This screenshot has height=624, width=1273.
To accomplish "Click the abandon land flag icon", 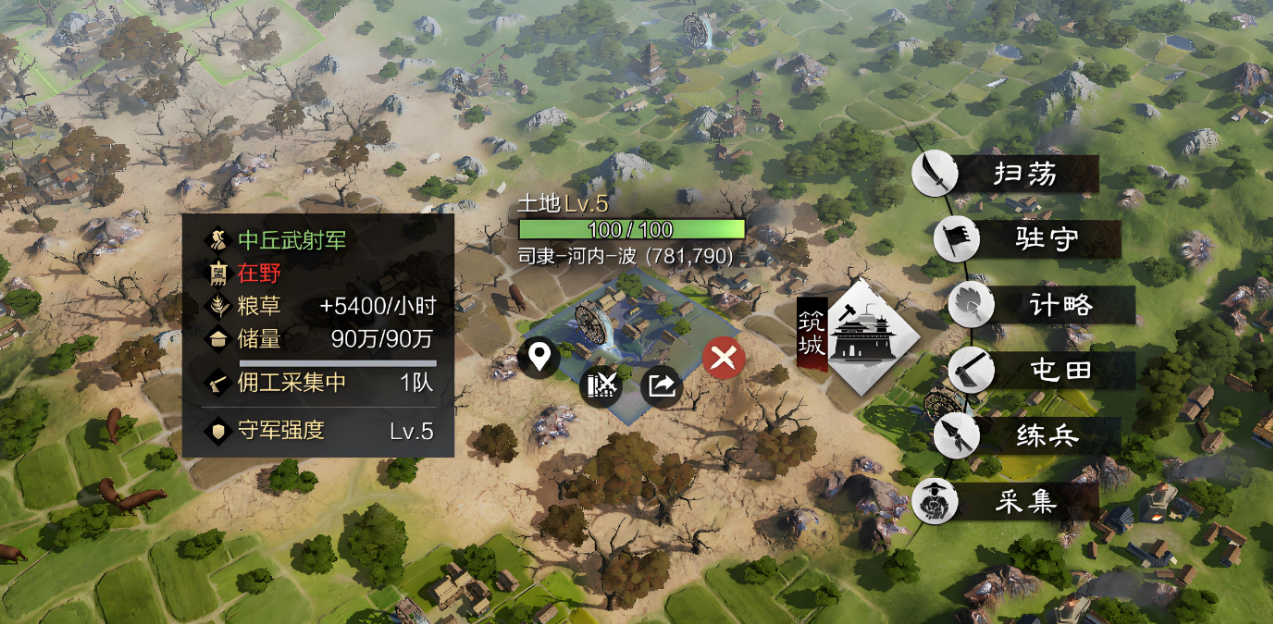I will (x=601, y=385).
